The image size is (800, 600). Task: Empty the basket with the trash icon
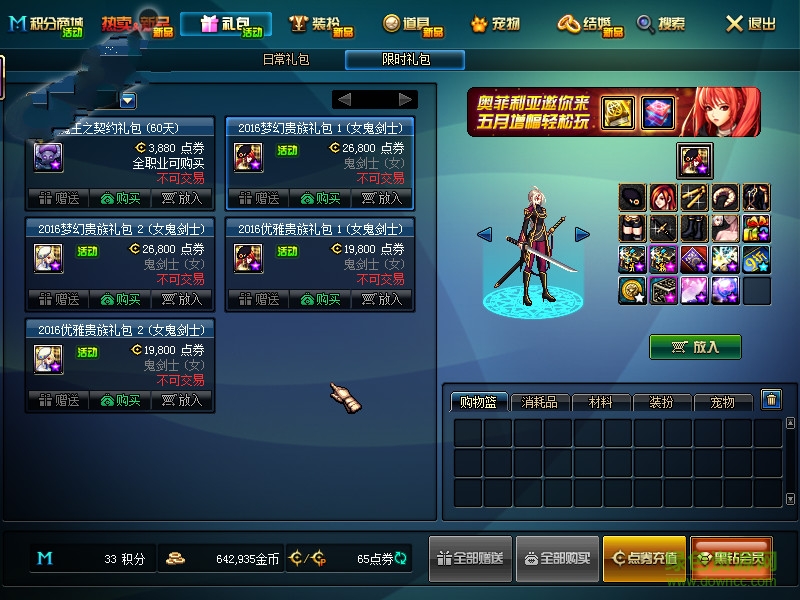pyautogui.click(x=771, y=400)
